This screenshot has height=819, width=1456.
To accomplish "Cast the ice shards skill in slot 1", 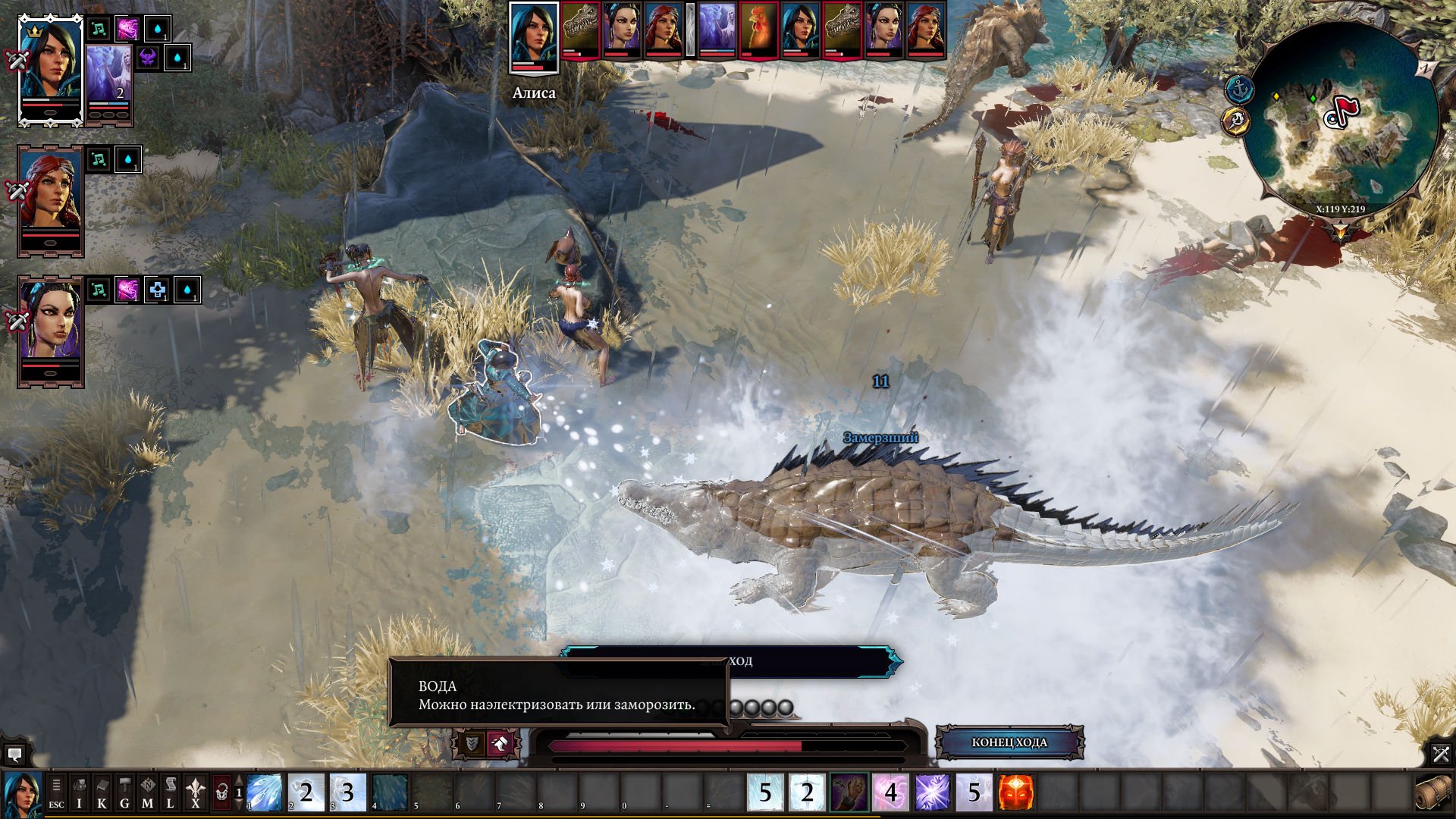I will (265, 792).
